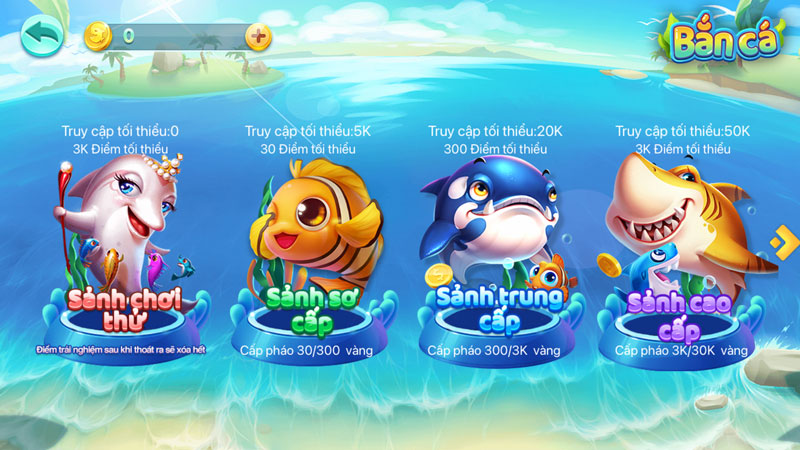Add gold coins with the plus button
Viewport: 800px width, 450px height.
click(x=258, y=36)
